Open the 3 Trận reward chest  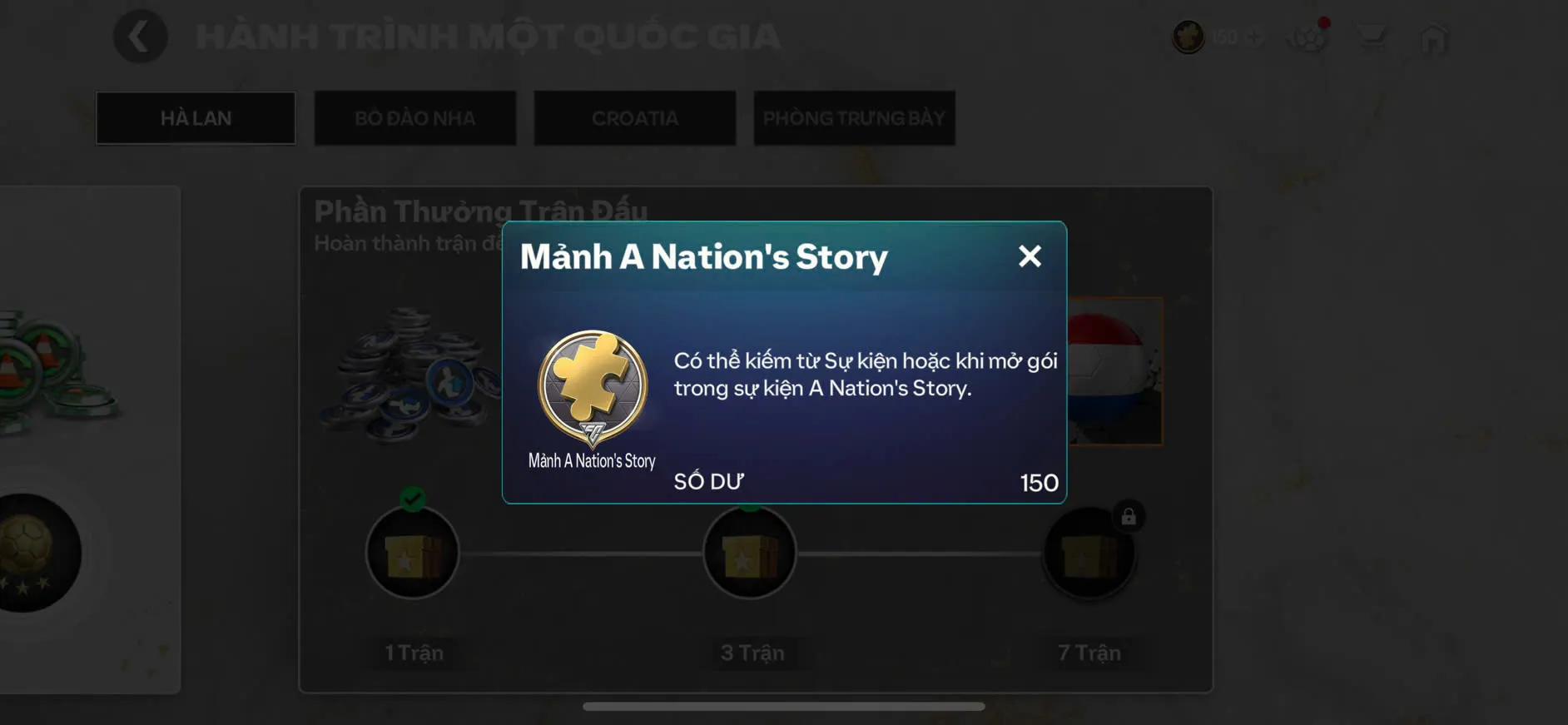click(x=748, y=554)
